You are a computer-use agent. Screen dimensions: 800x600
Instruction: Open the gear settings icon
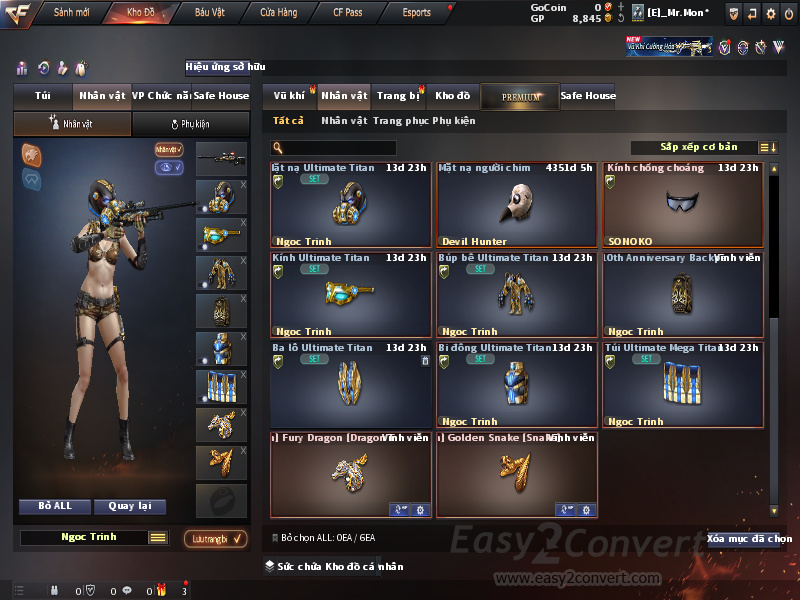pyautogui.click(x=771, y=13)
